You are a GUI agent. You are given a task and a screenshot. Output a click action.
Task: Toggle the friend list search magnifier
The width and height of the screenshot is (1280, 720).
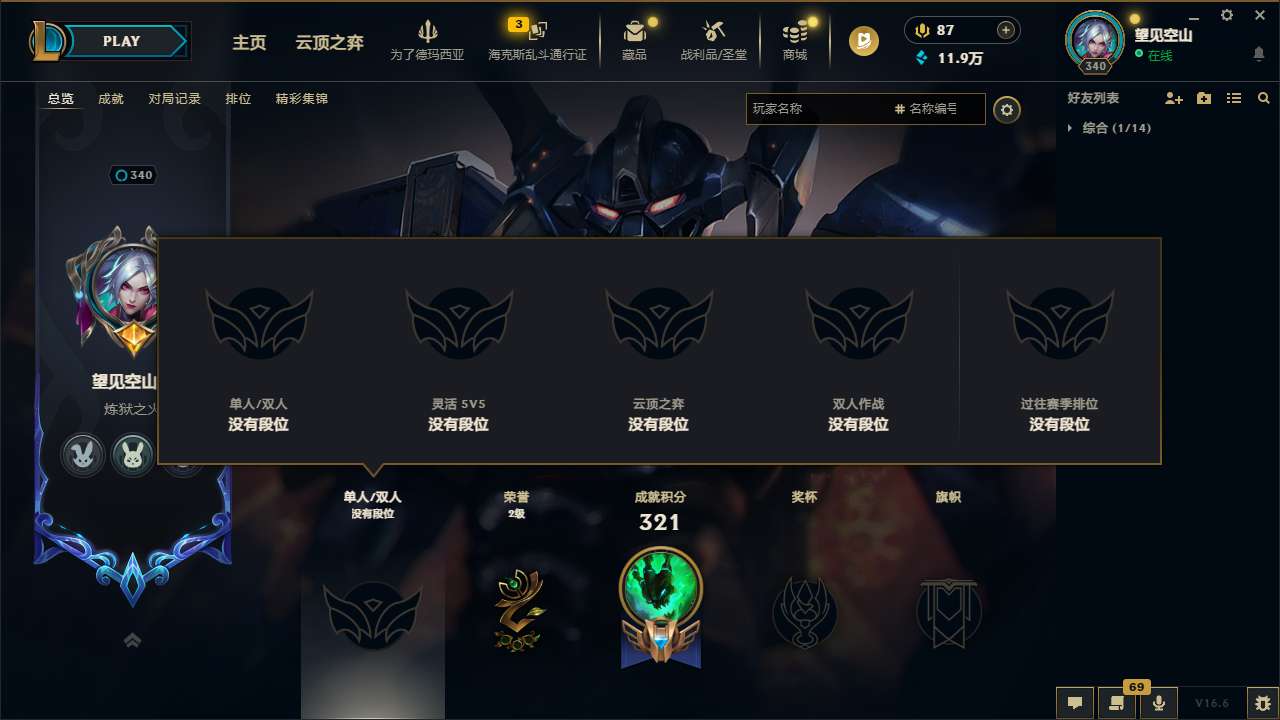[1263, 98]
